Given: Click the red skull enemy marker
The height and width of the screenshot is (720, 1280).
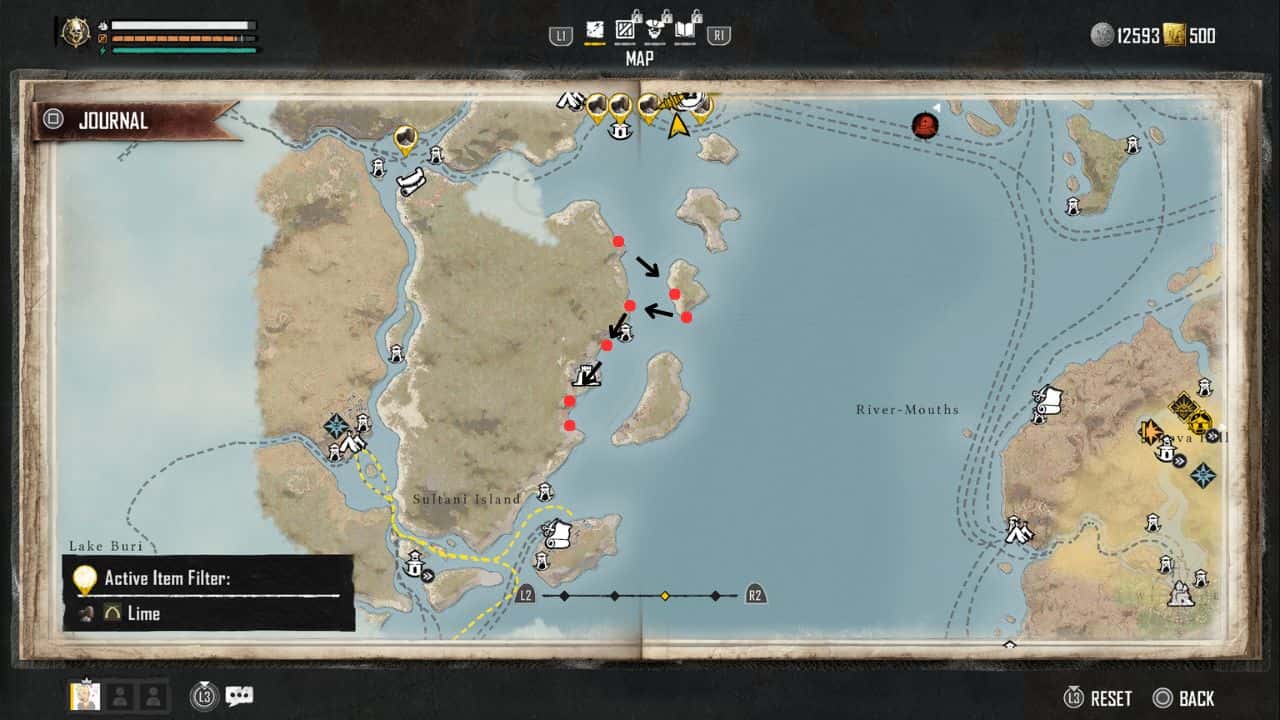Looking at the screenshot, I should pyautogui.click(x=925, y=125).
